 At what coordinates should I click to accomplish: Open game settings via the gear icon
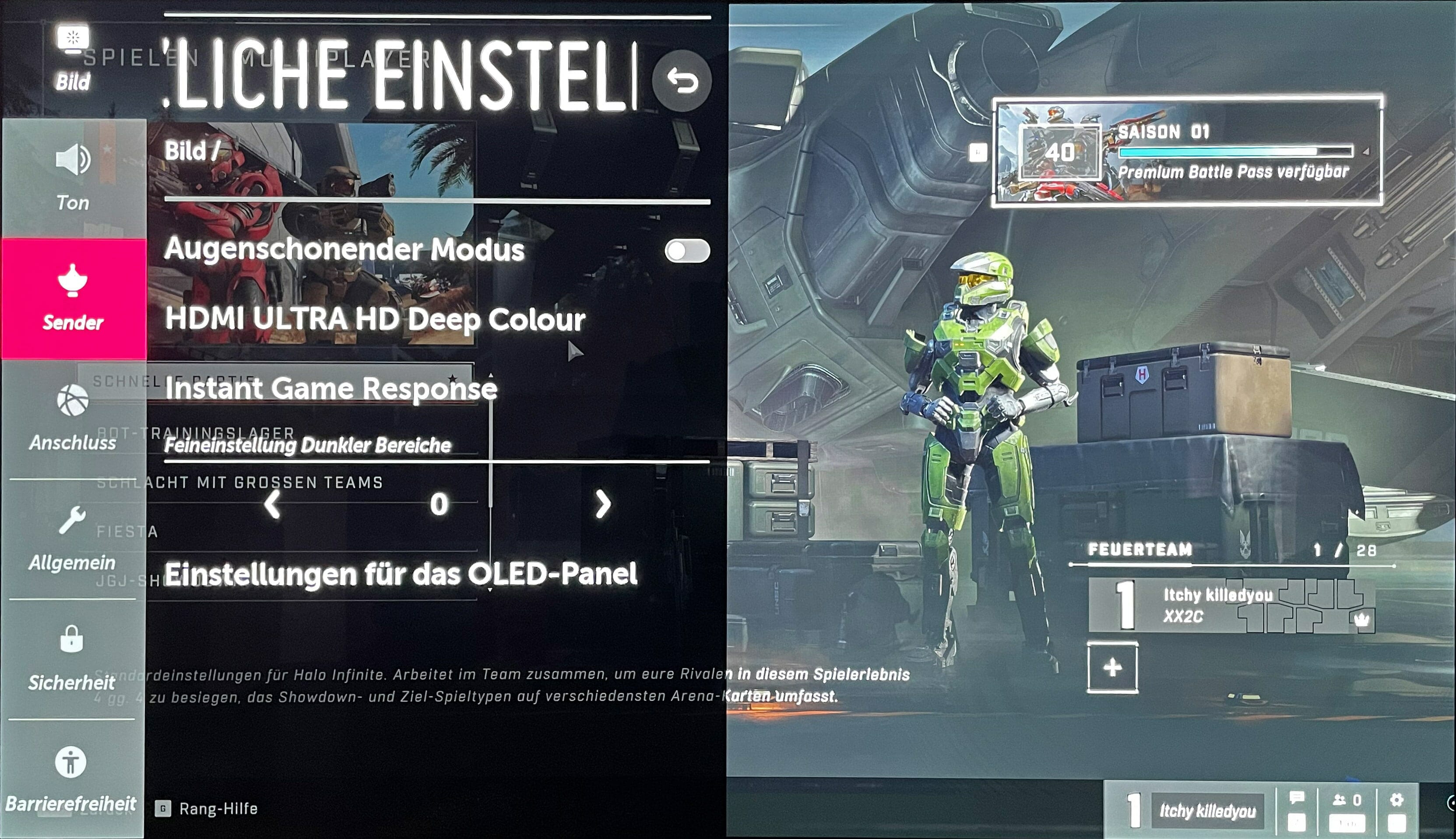pyautogui.click(x=1396, y=800)
